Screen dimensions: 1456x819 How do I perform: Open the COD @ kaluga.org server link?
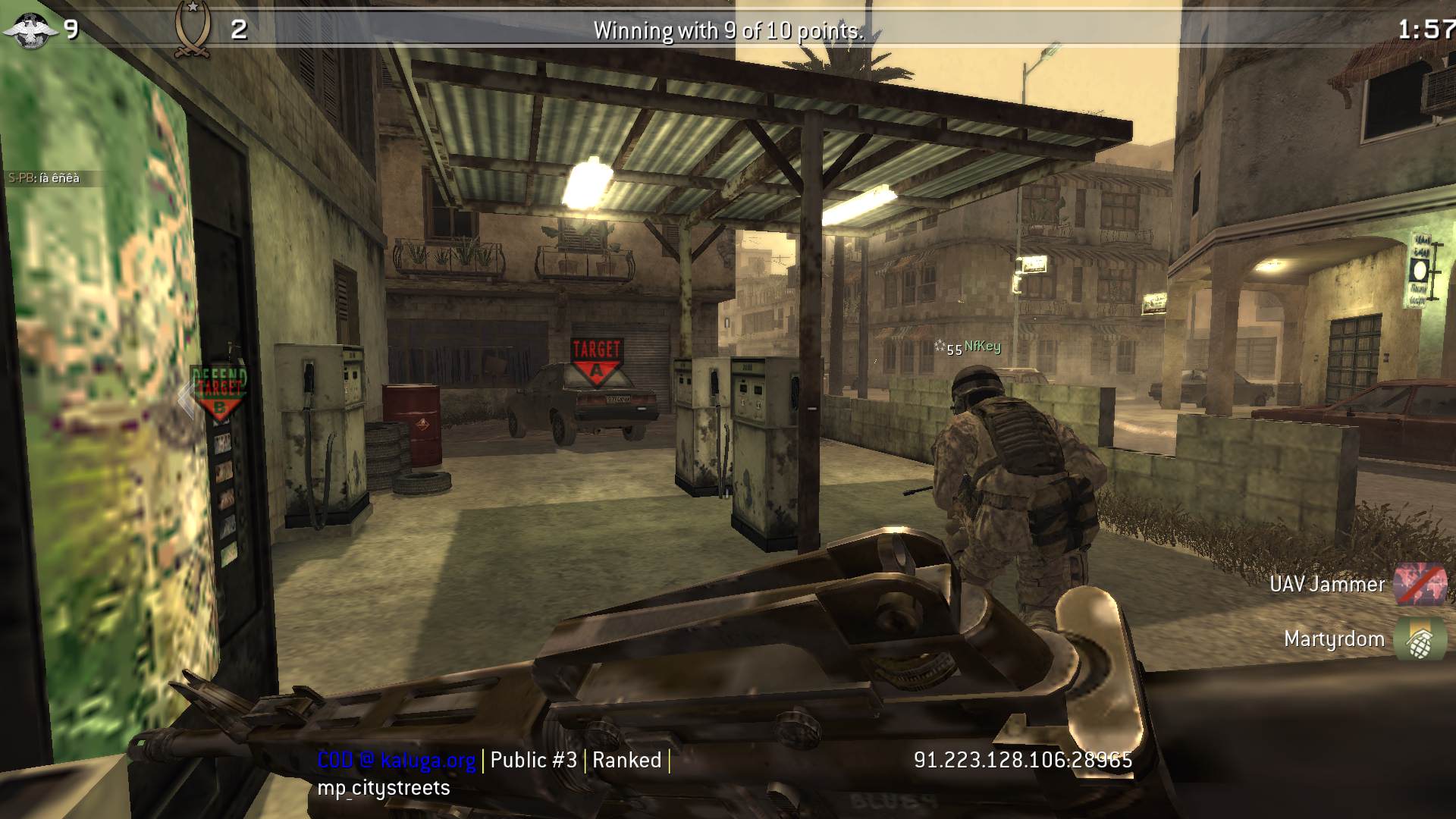tap(397, 761)
